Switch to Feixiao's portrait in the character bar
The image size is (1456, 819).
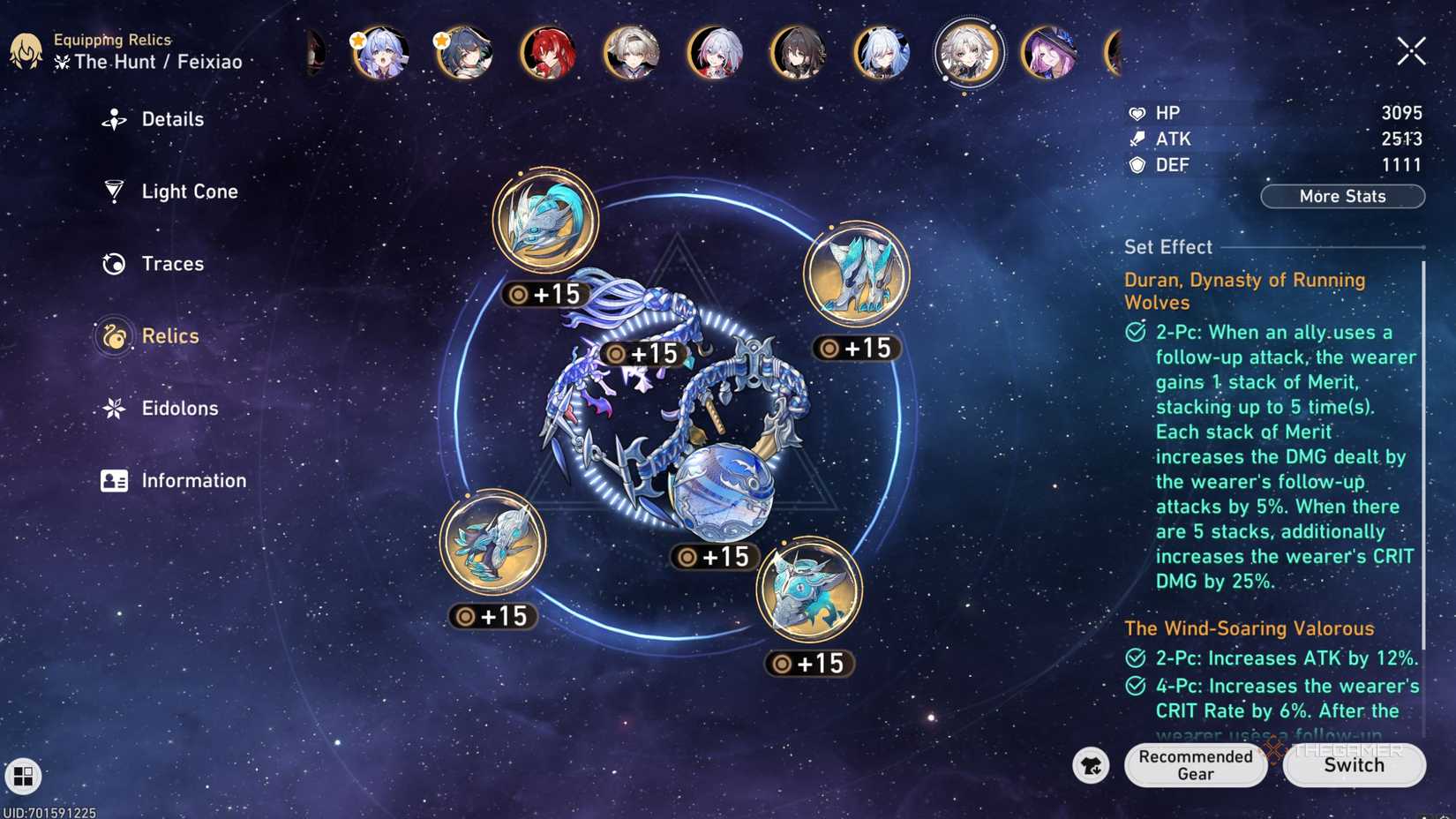tap(968, 53)
